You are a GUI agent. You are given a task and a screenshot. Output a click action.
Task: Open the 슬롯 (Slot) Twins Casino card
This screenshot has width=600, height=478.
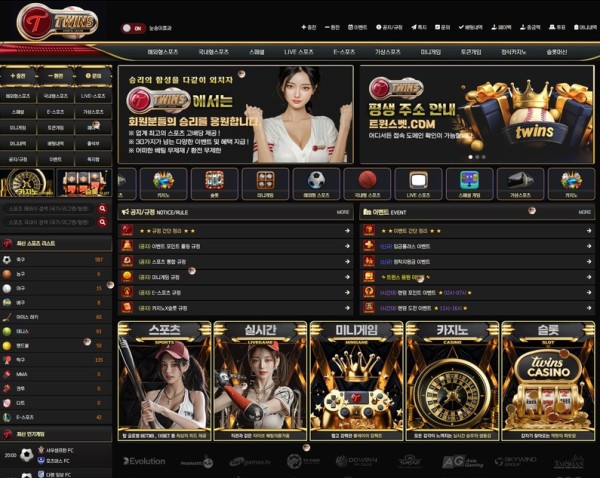coord(547,380)
